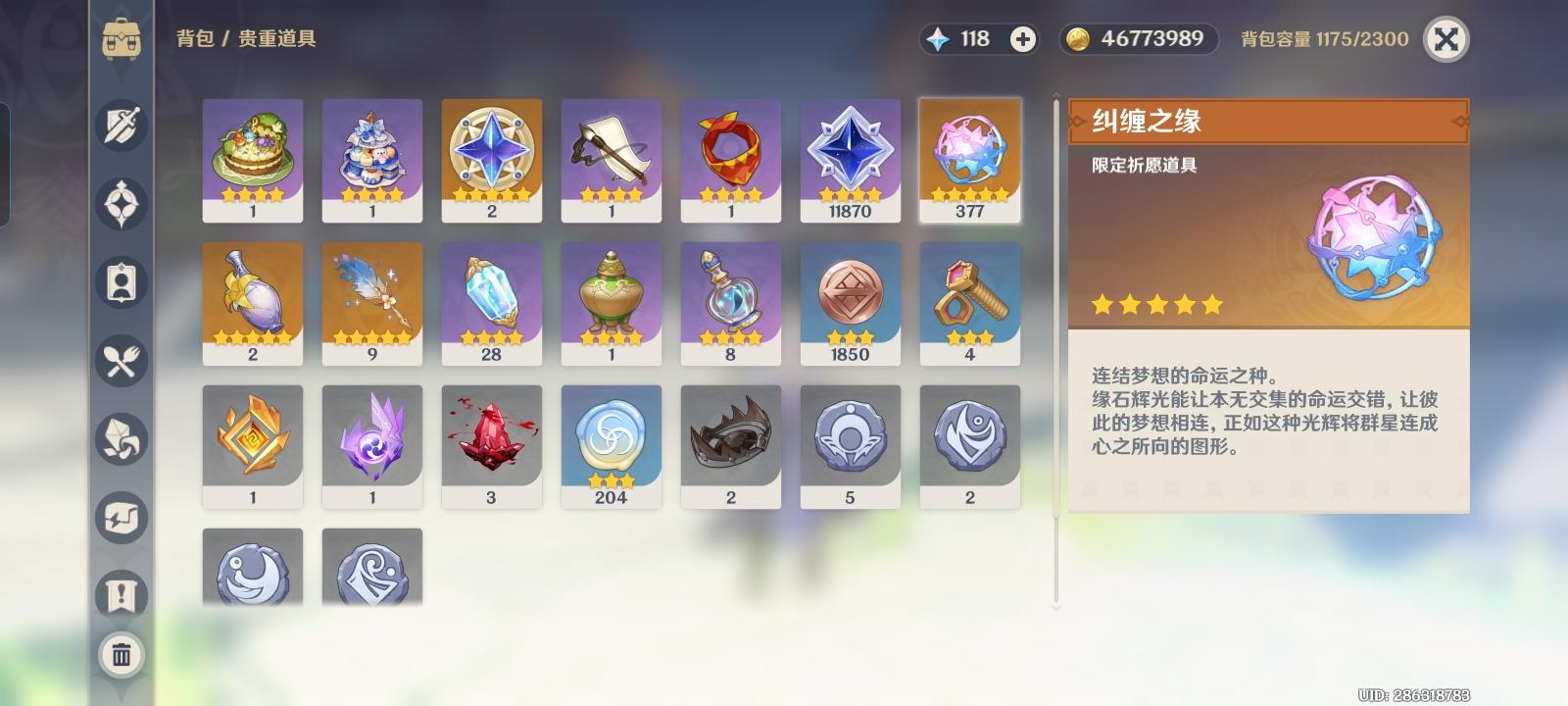Select the Weapons category in the sidebar
1568x706 pixels.
(x=121, y=126)
